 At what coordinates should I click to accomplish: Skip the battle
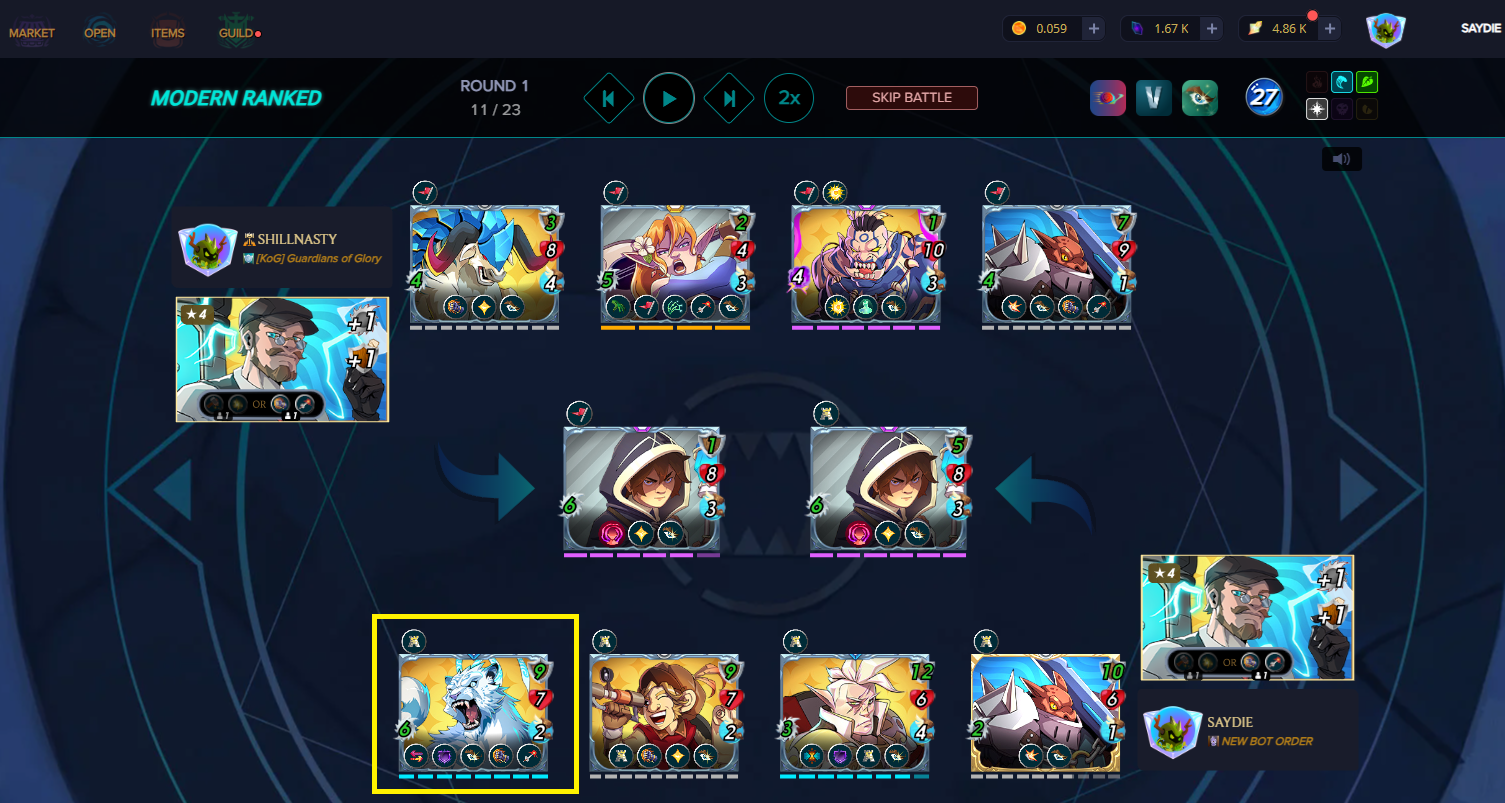click(x=911, y=98)
